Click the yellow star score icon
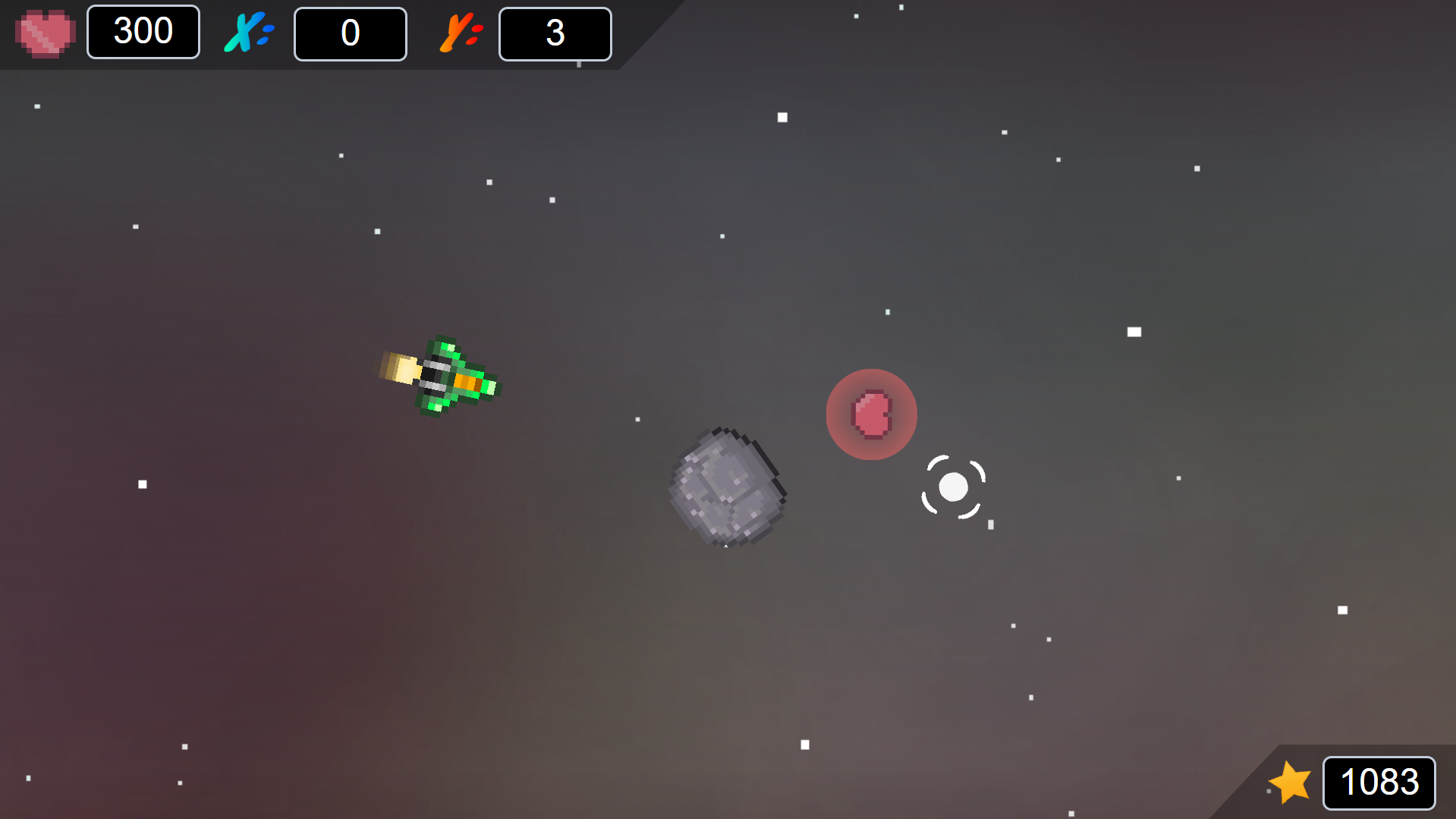The height and width of the screenshot is (819, 1456). click(1290, 783)
